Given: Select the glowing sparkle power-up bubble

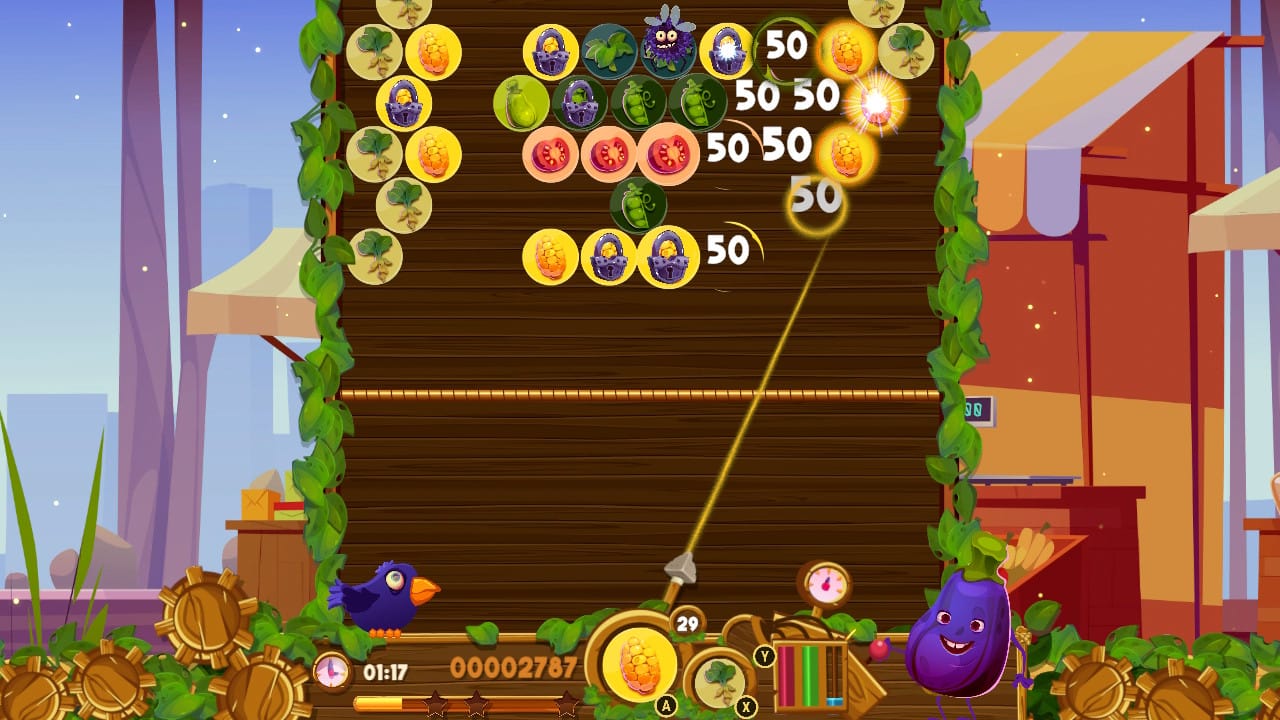Looking at the screenshot, I should 875,102.
